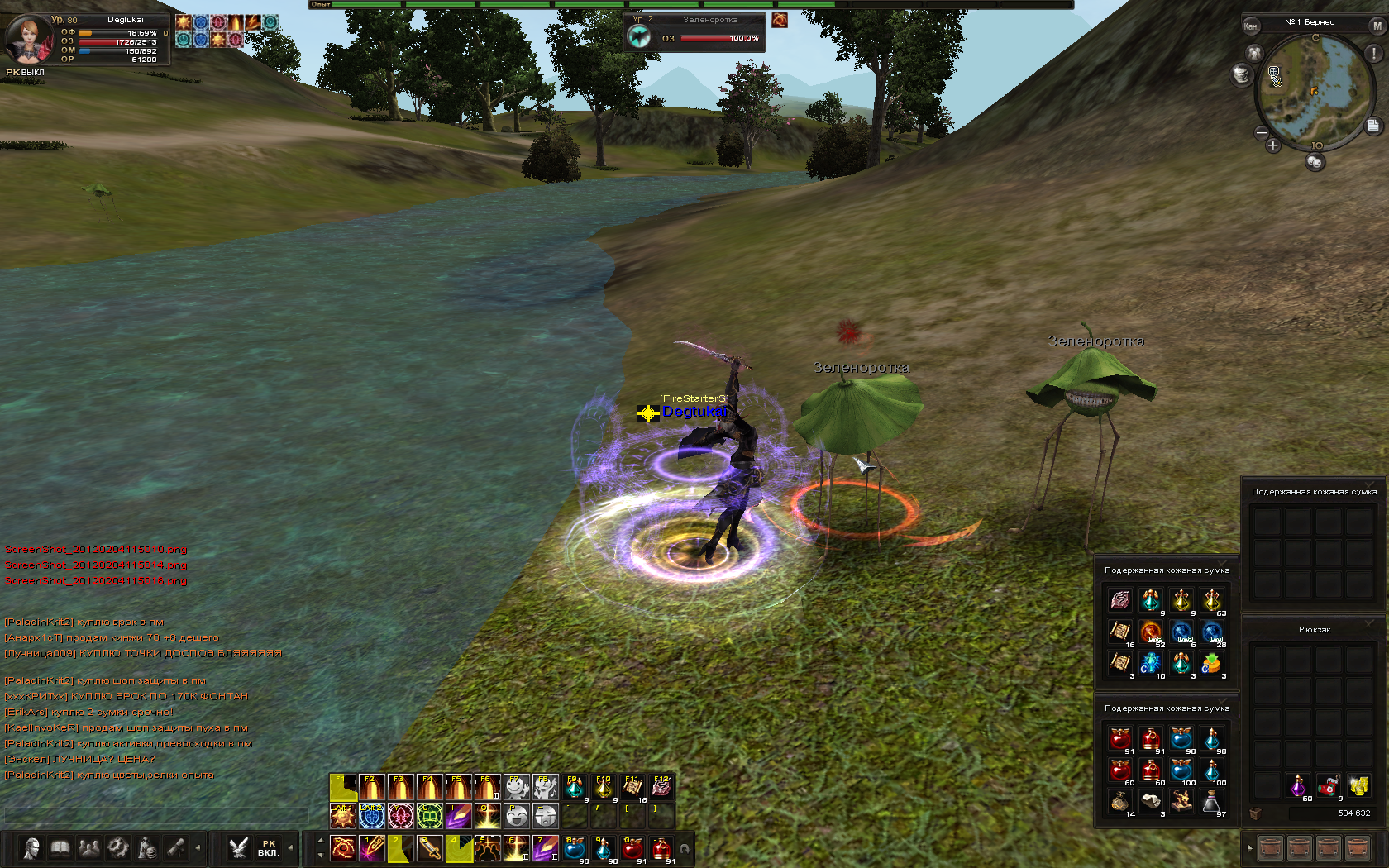
Task: Use the blue mana potion in slot 8
Action: tap(575, 848)
